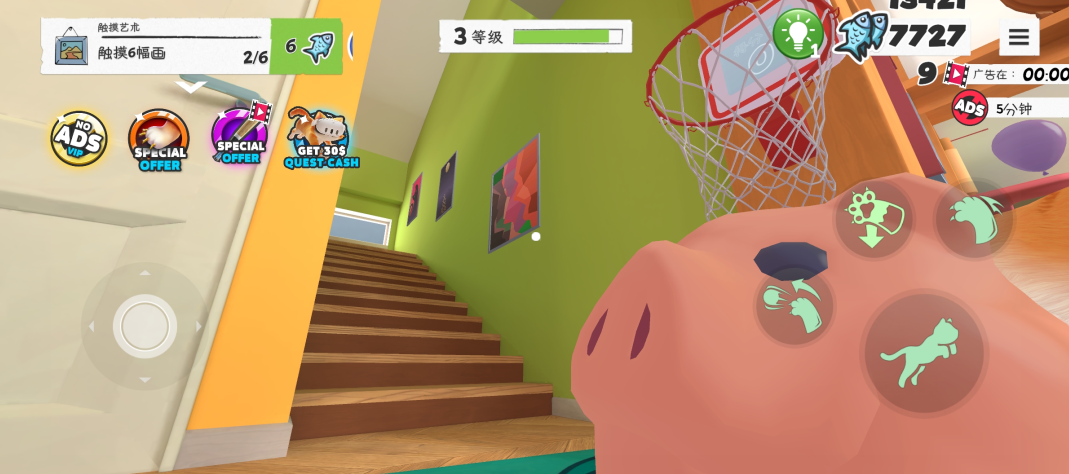Use the paw swipe attack button
1069x474 pixels.
click(795, 304)
